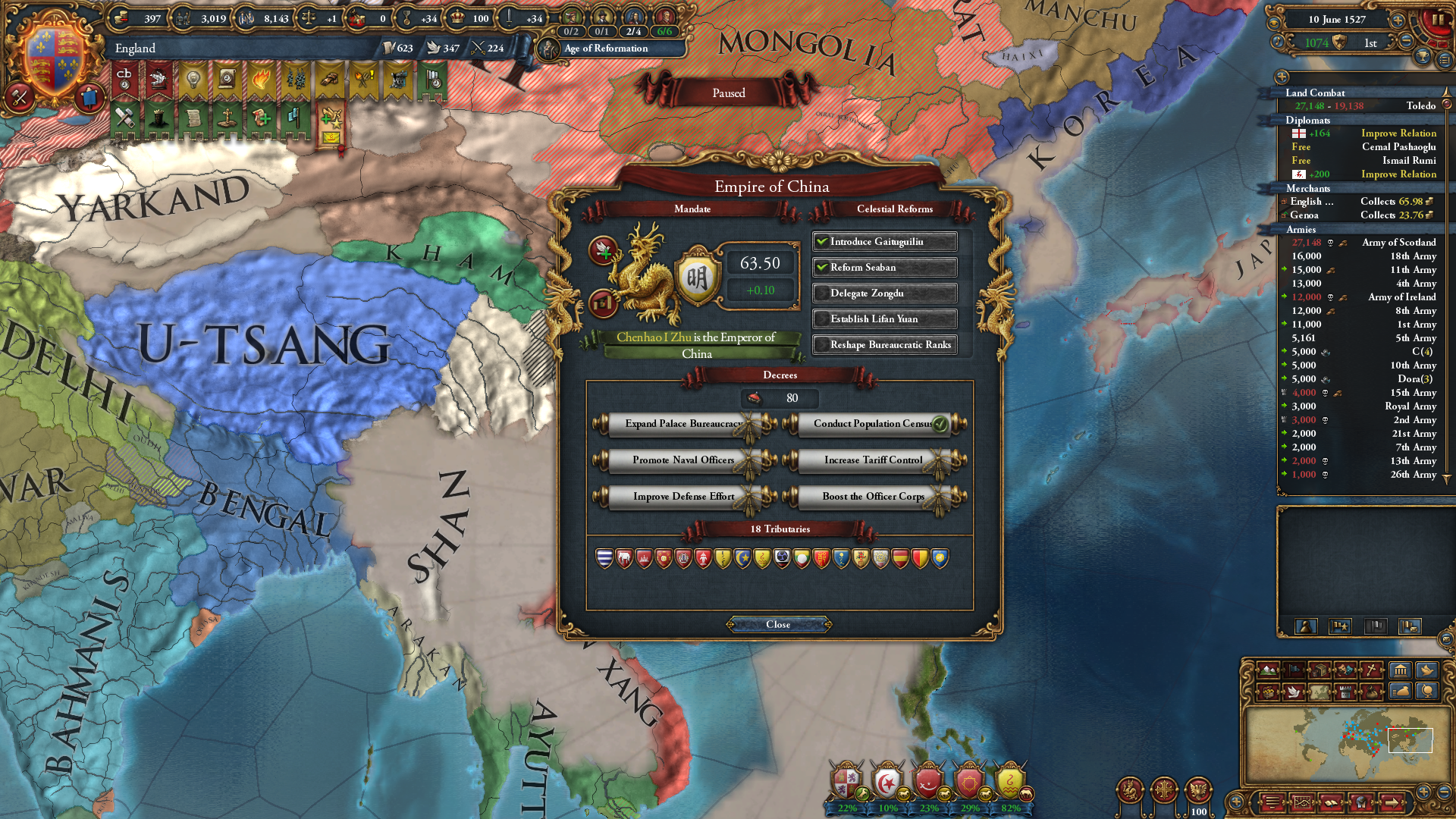Collapse the Diplomats section header

click(1308, 120)
